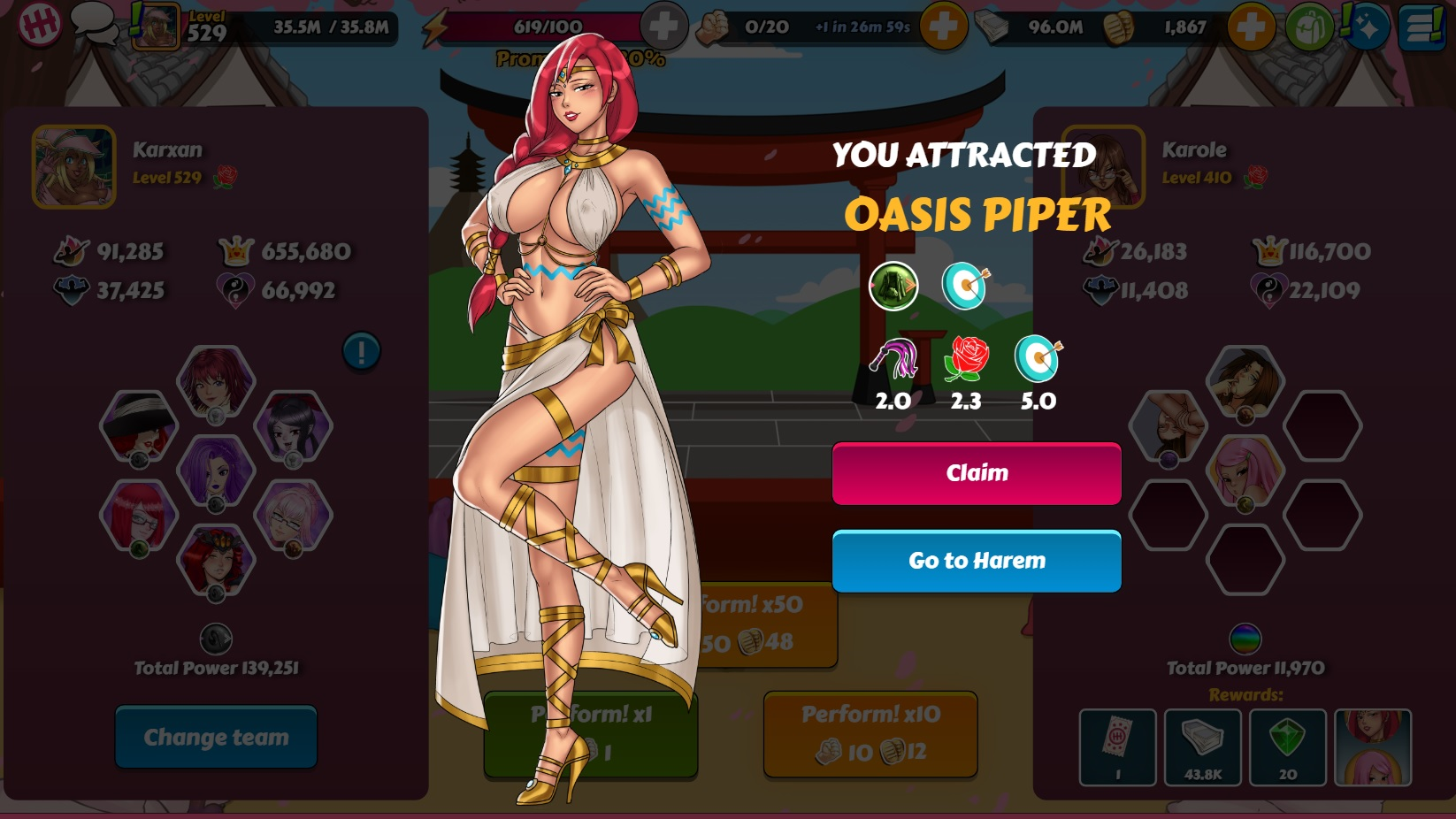
Task: Select the 43.8K cash reward slot
Action: click(1202, 747)
